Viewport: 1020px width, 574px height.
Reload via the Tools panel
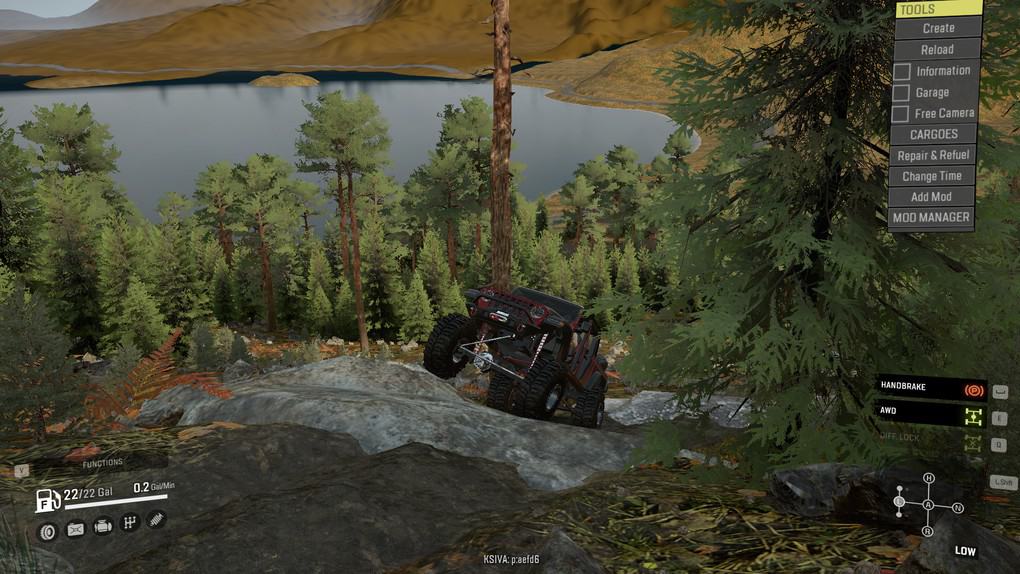pos(937,49)
